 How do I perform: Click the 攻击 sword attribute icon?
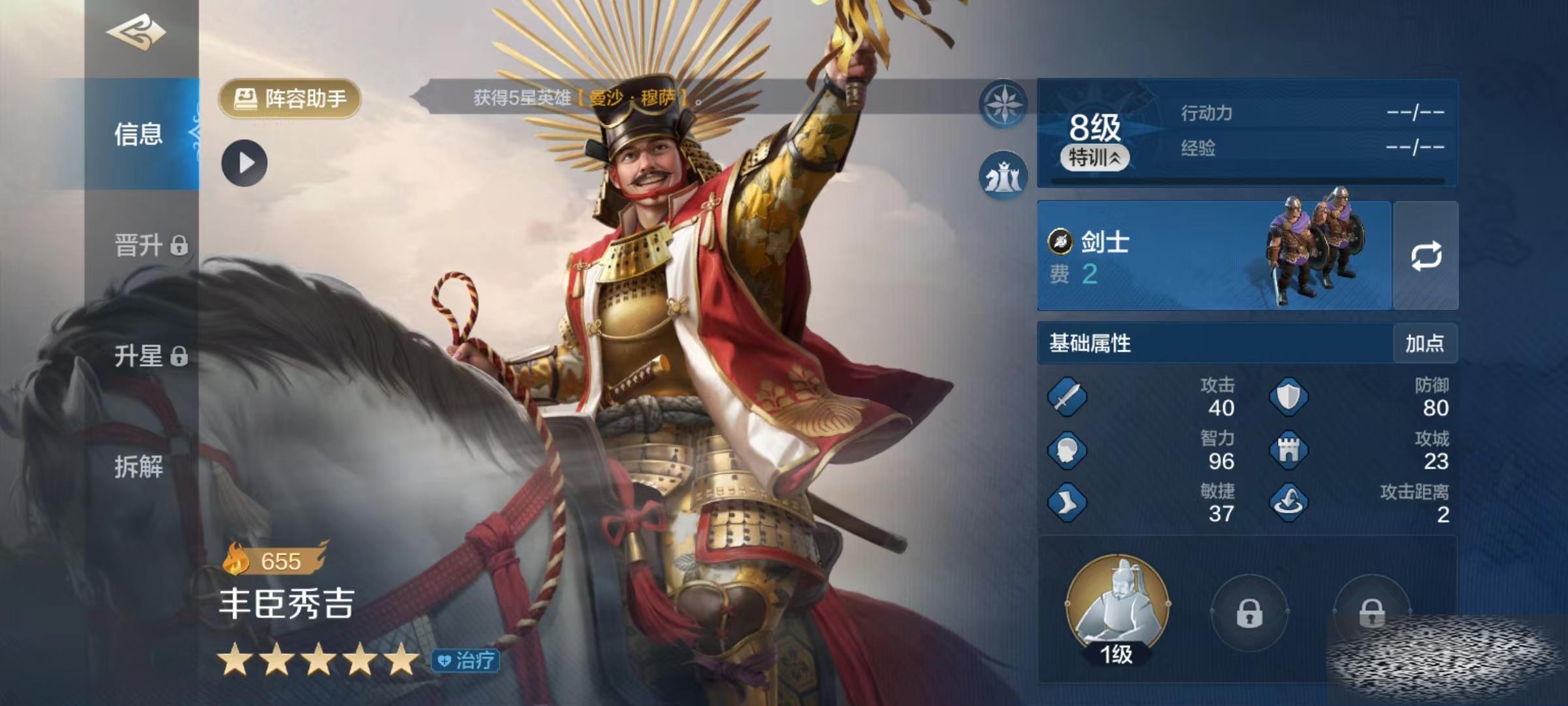click(1067, 396)
